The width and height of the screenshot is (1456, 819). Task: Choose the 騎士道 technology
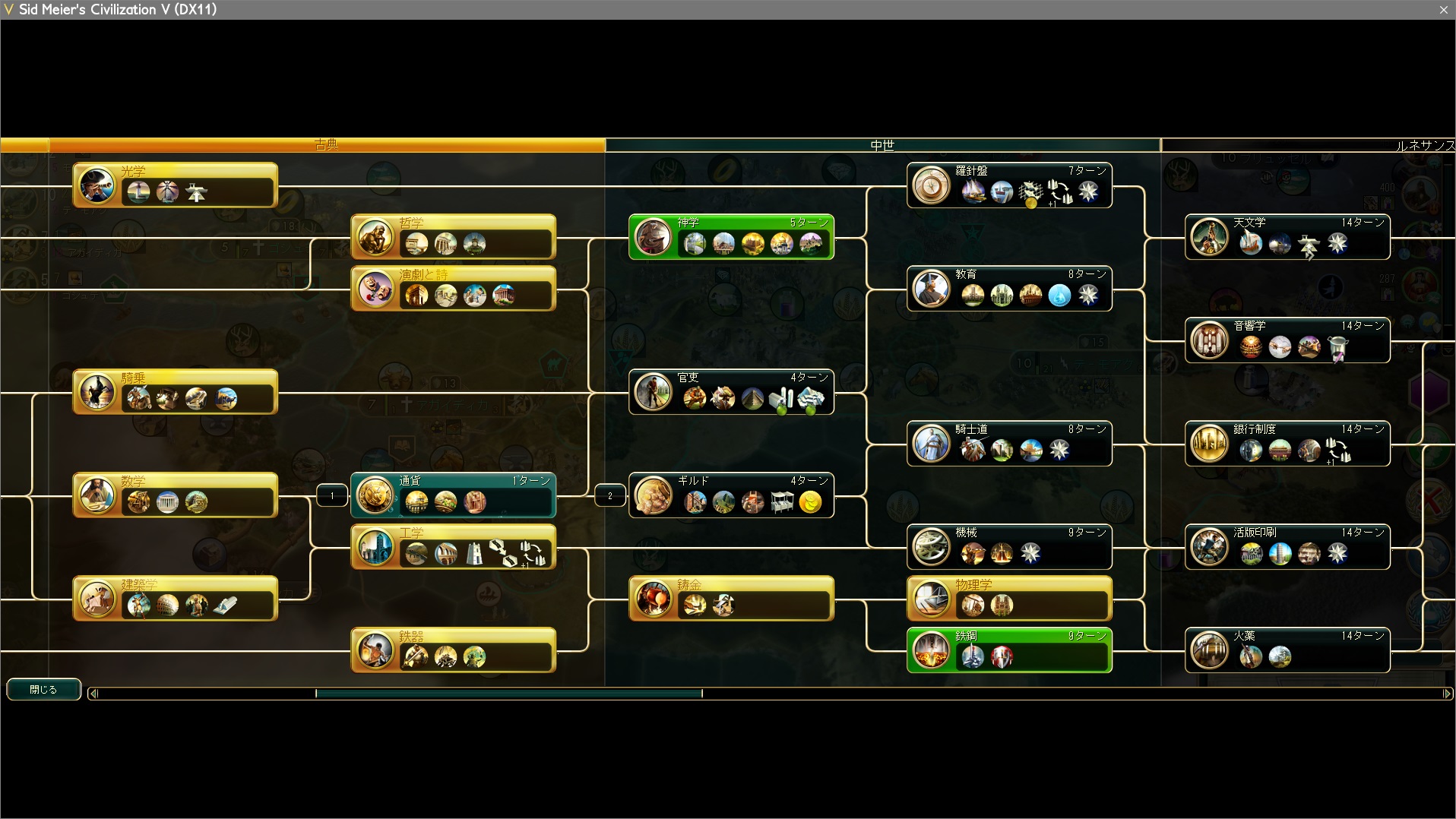(x=1009, y=444)
